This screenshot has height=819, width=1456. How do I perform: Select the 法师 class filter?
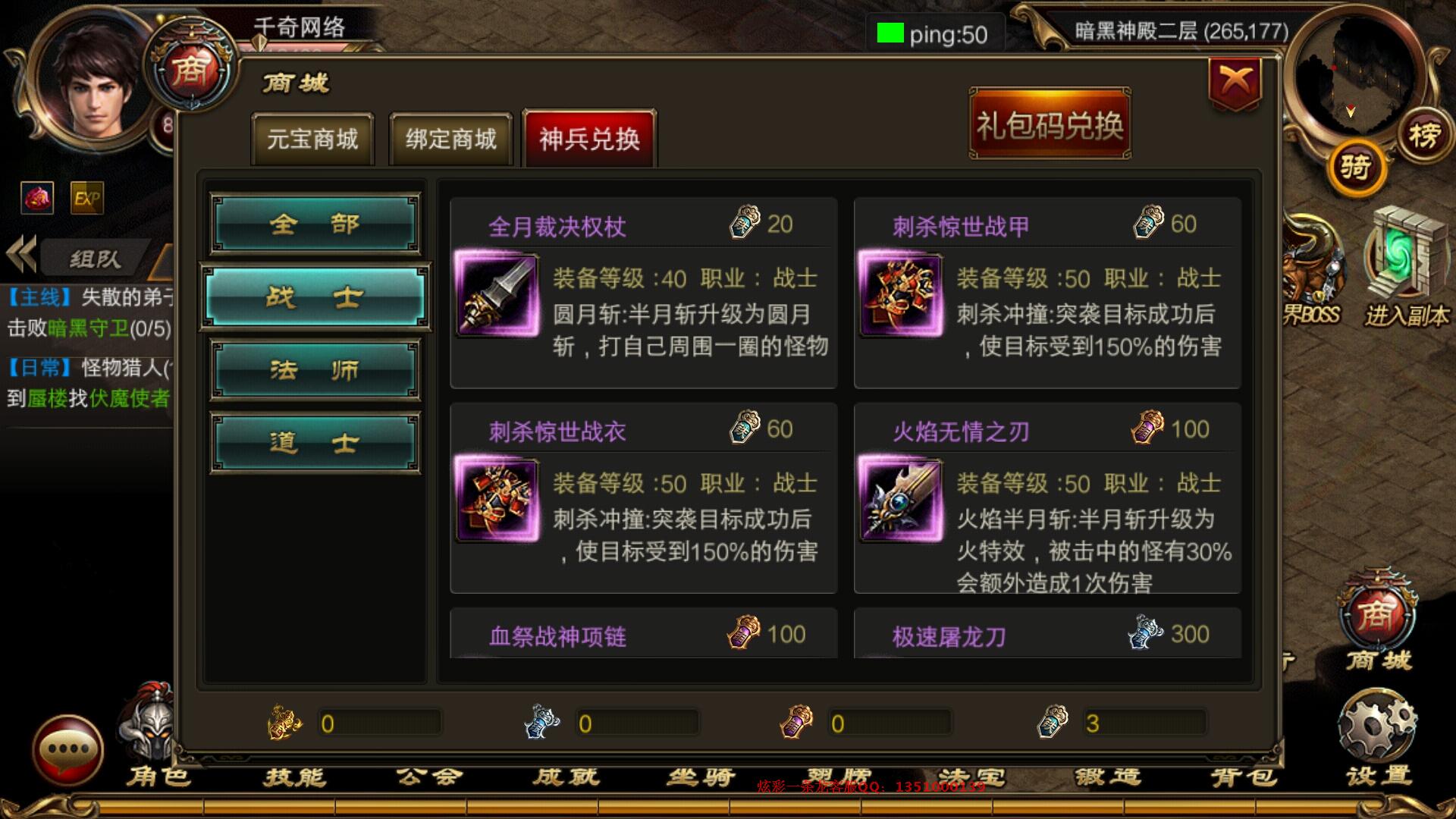click(315, 369)
